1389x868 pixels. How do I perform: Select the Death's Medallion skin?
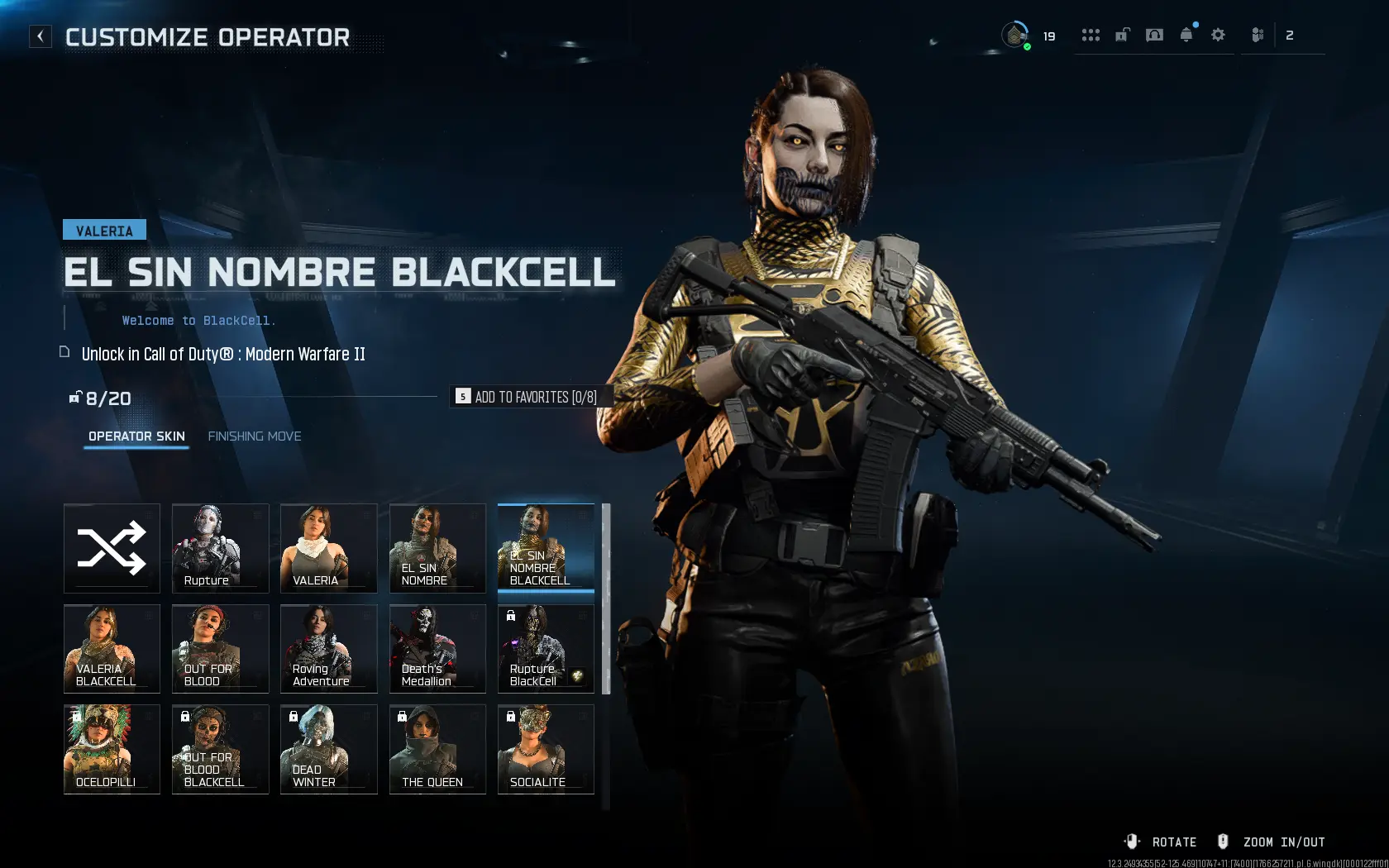437,648
